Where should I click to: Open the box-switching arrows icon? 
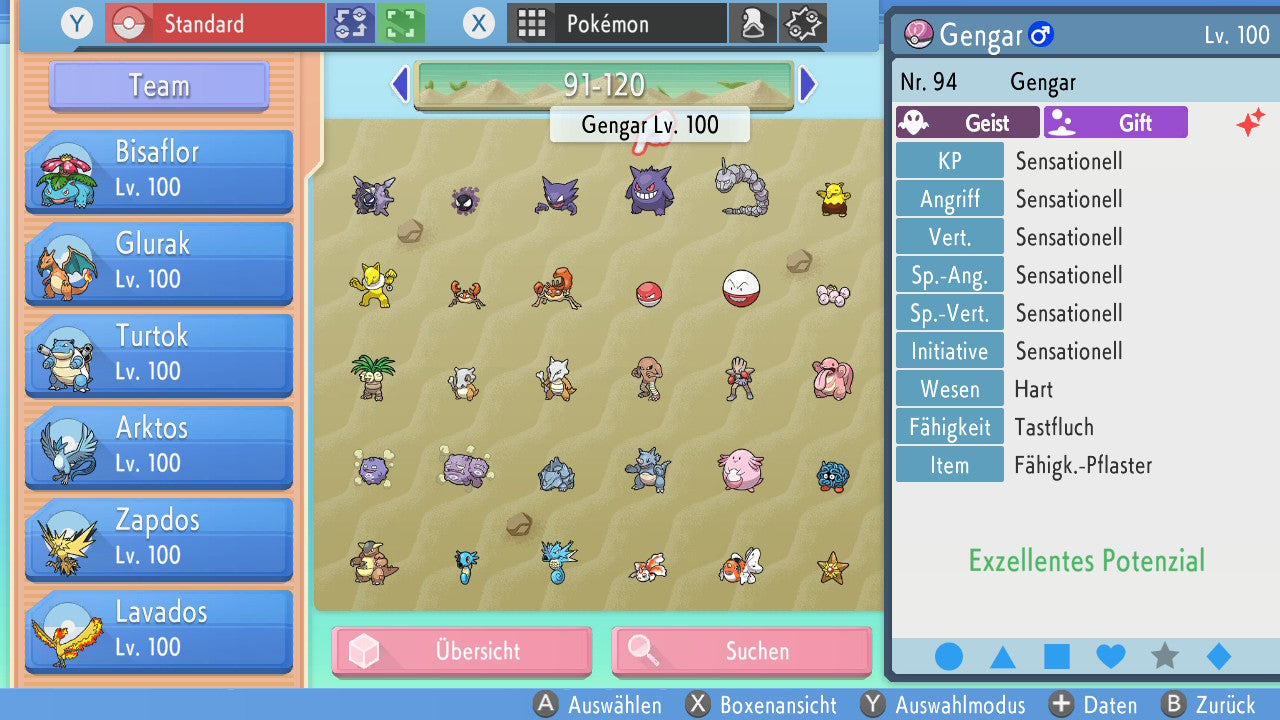(x=351, y=23)
